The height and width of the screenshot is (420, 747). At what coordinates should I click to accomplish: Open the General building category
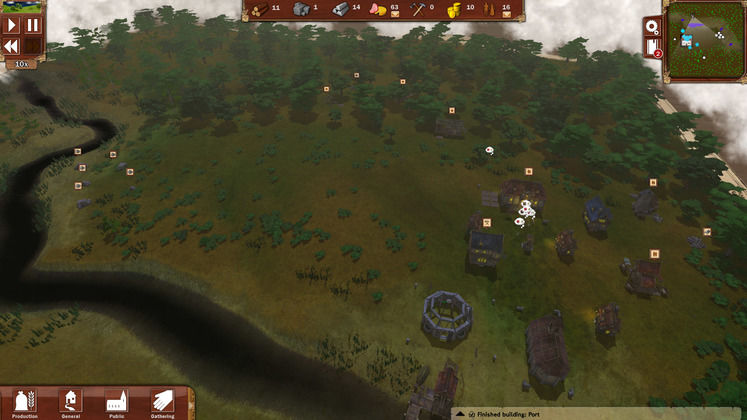pos(70,403)
